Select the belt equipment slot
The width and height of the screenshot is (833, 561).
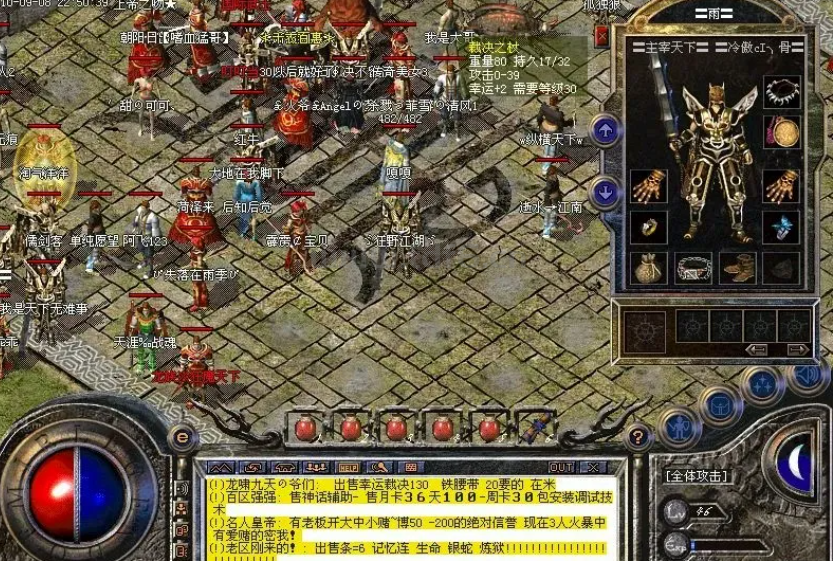point(693,268)
